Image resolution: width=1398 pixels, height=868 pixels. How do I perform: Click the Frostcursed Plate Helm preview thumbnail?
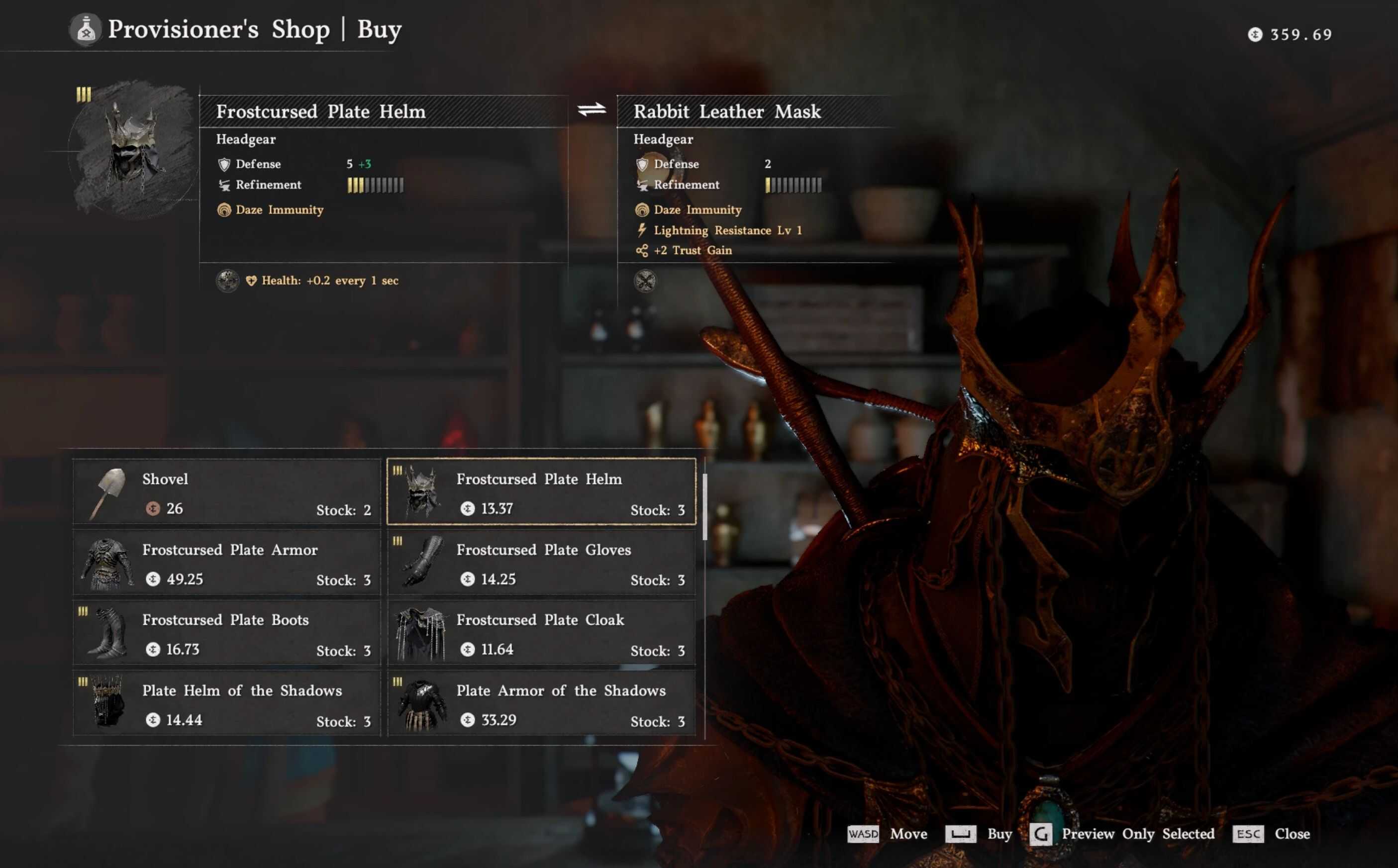(133, 149)
